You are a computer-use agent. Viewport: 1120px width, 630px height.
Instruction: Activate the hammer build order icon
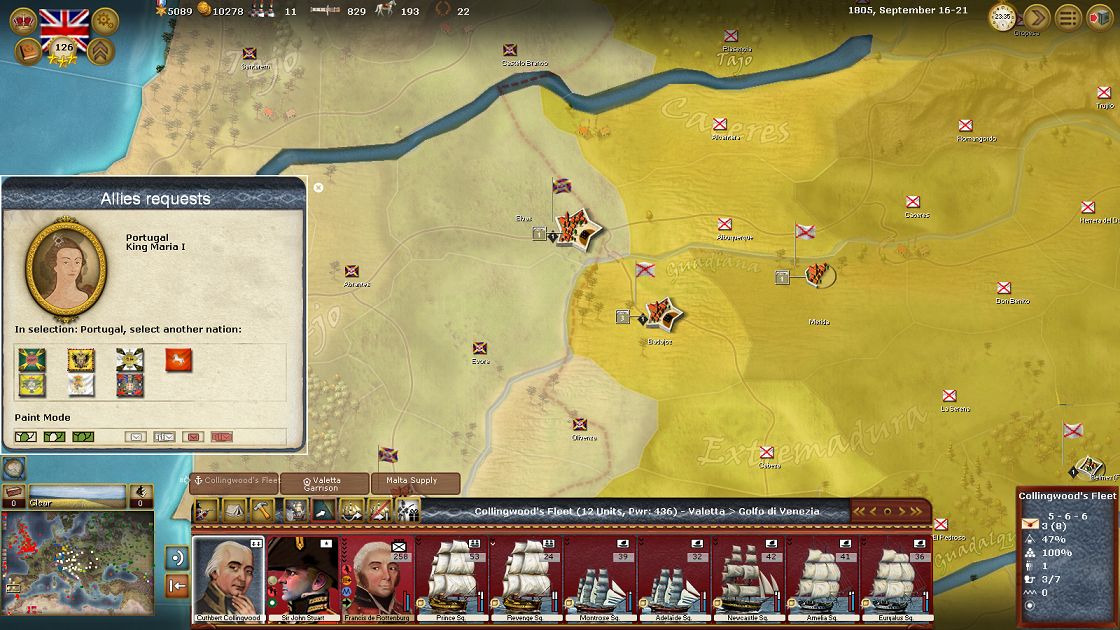263,510
